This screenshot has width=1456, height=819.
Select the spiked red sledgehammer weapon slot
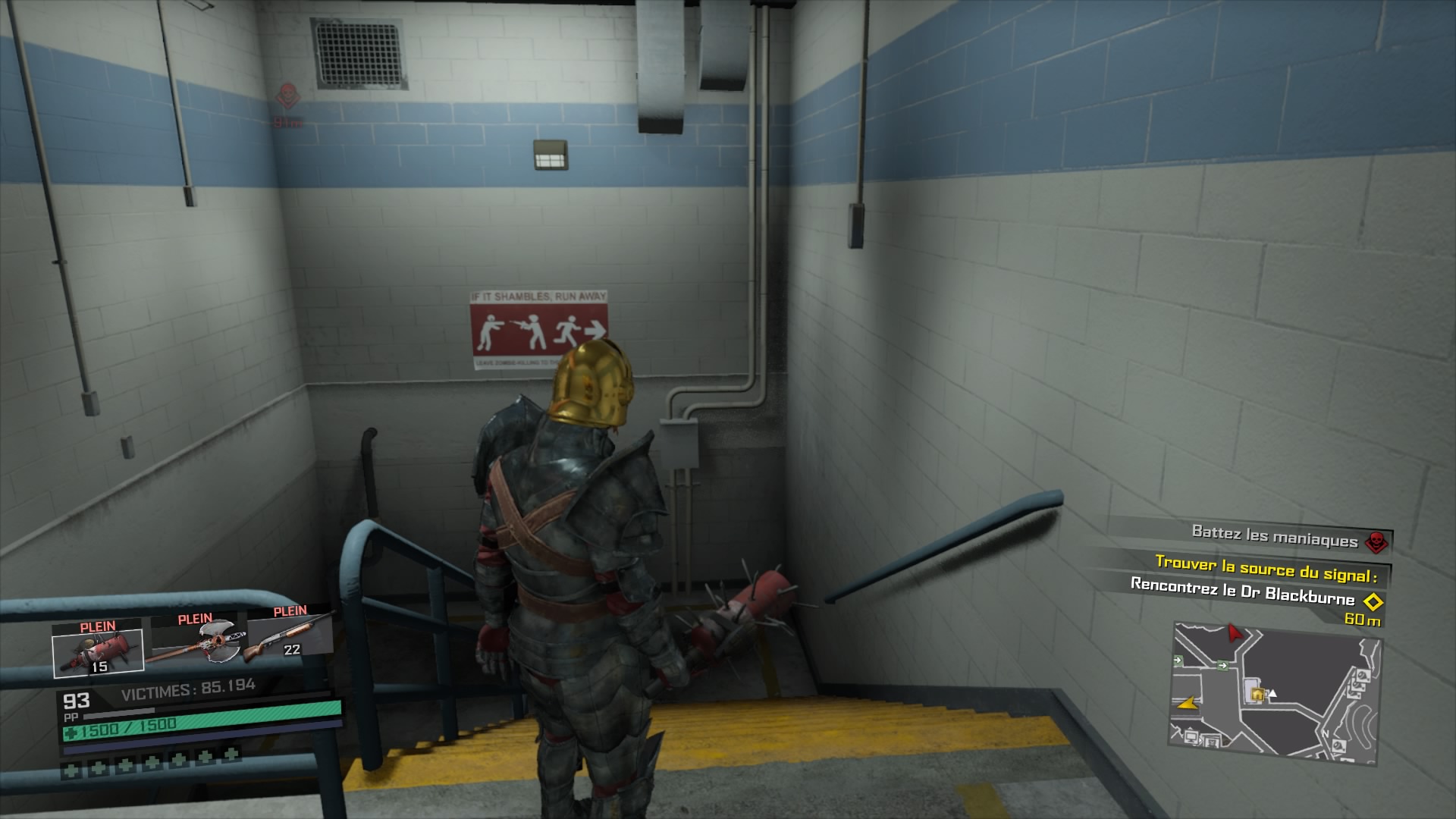(97, 648)
